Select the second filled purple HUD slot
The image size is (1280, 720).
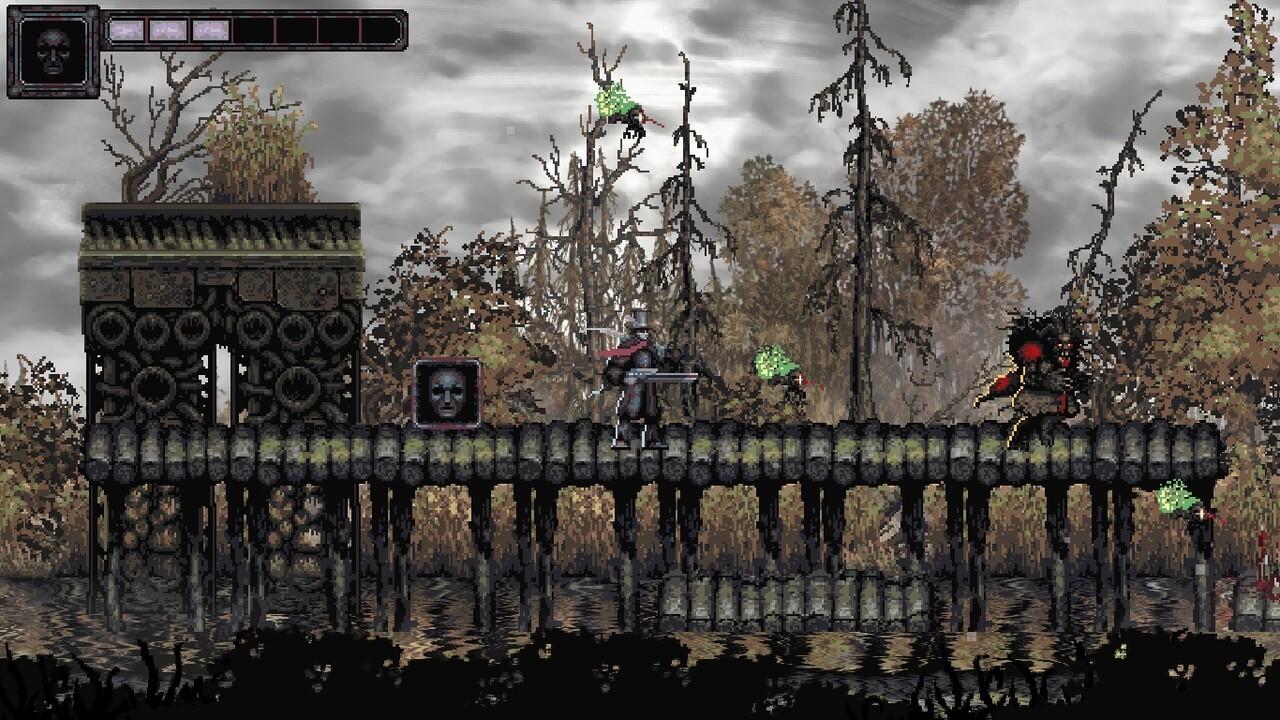[168, 29]
